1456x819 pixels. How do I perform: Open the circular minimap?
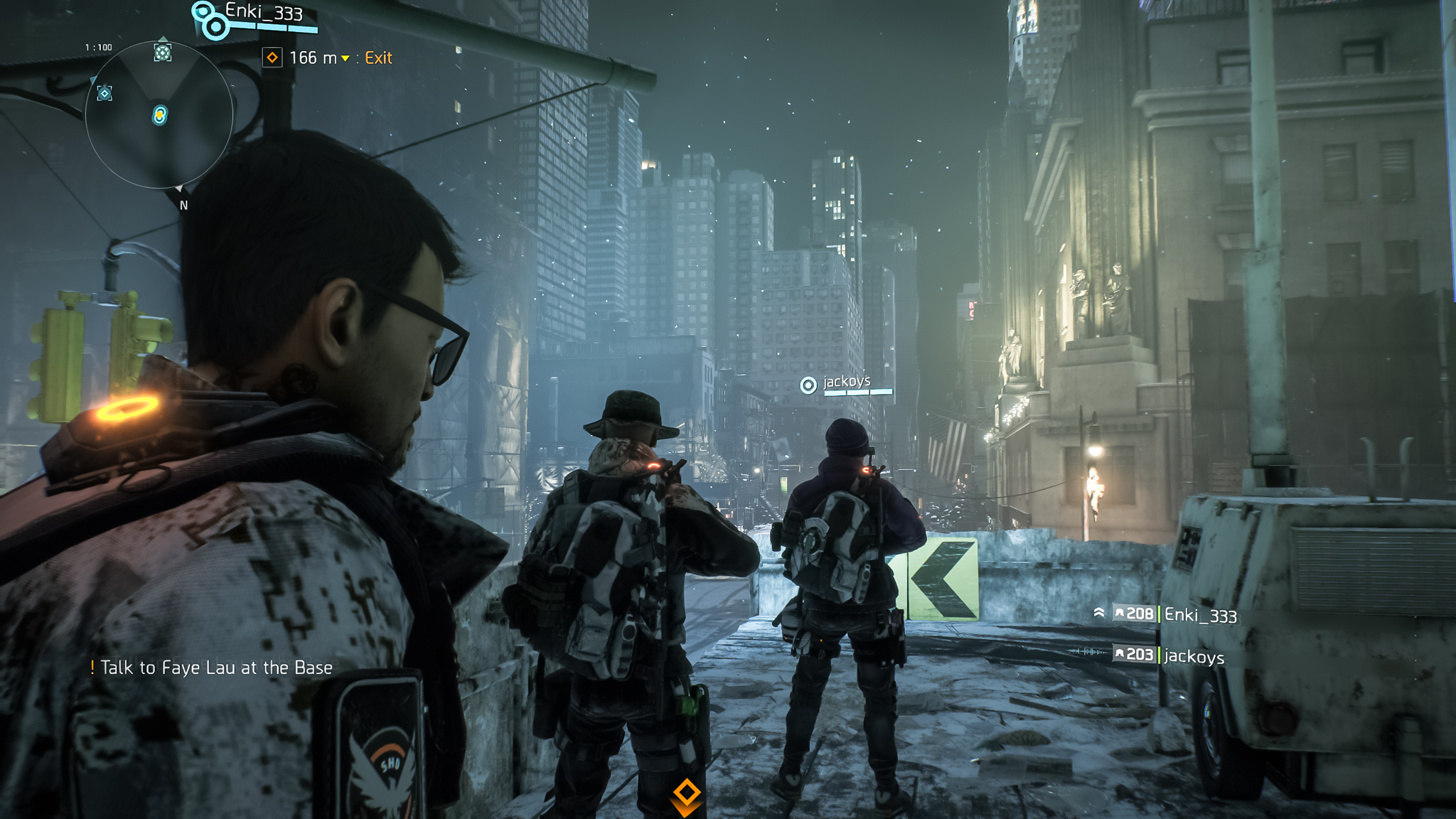click(x=159, y=115)
